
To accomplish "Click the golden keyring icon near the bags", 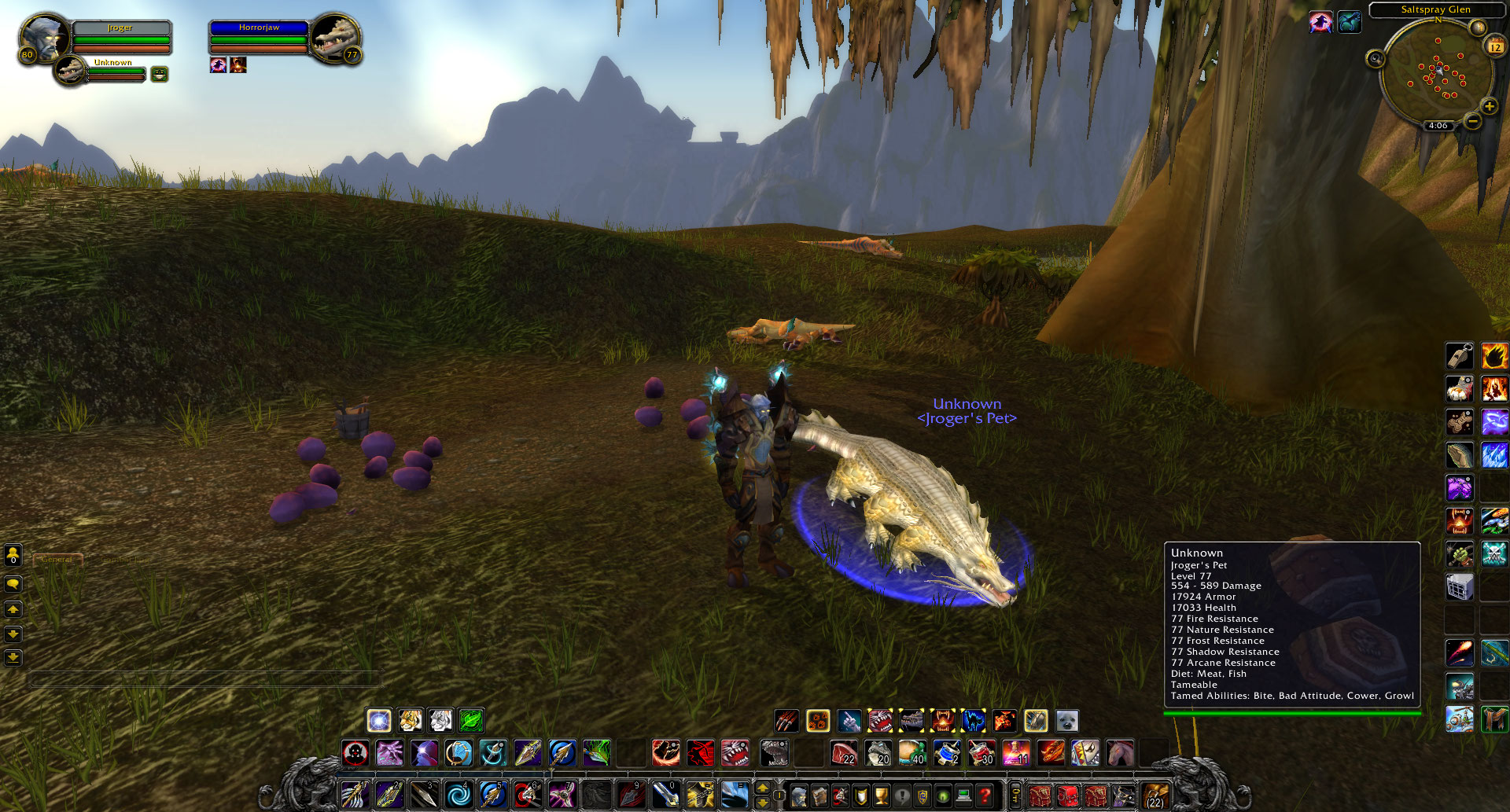I will click(1016, 796).
